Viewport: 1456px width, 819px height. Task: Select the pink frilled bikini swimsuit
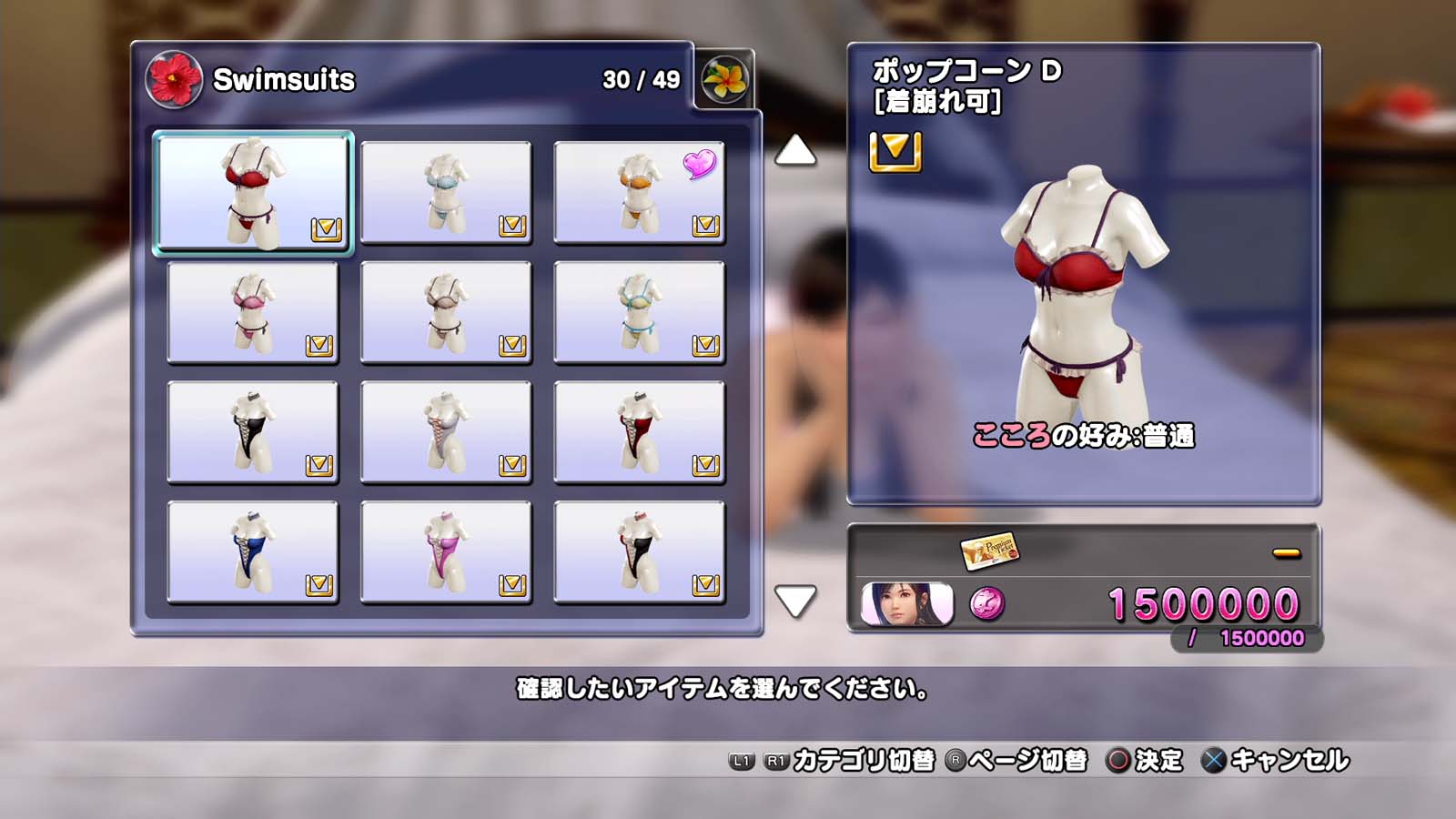252,312
